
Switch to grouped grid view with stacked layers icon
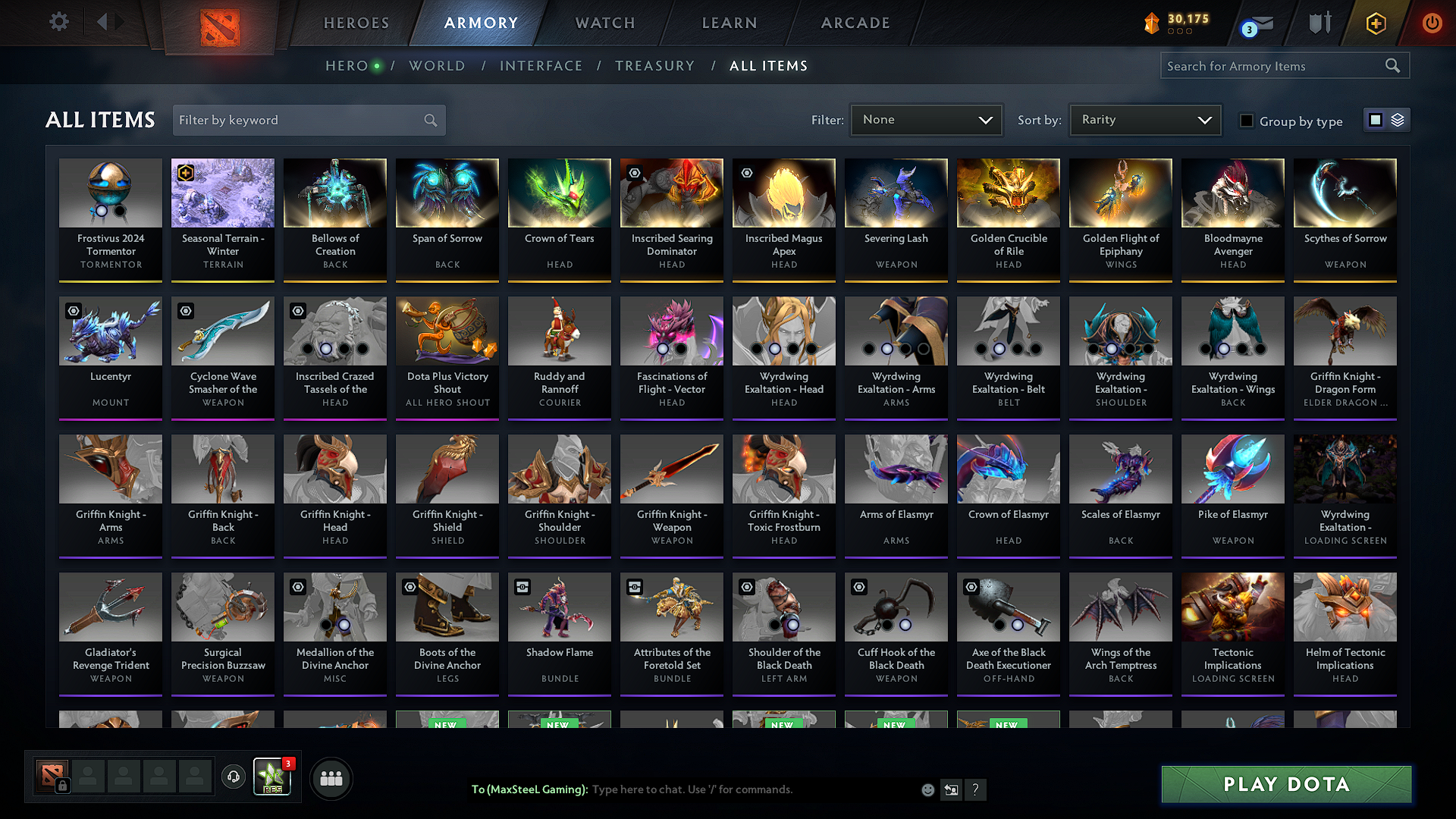(1397, 120)
